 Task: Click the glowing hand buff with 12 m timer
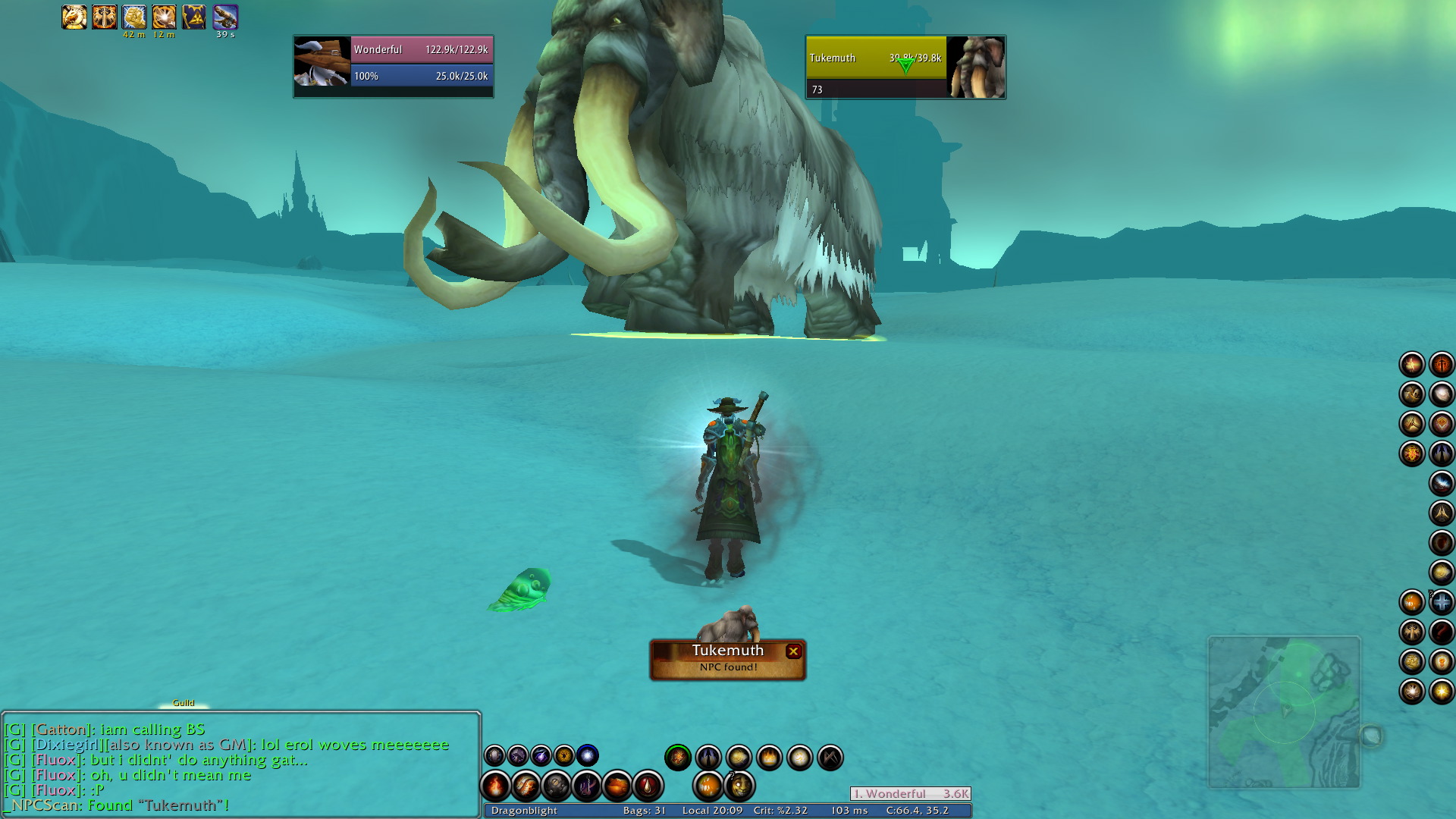coord(164,17)
